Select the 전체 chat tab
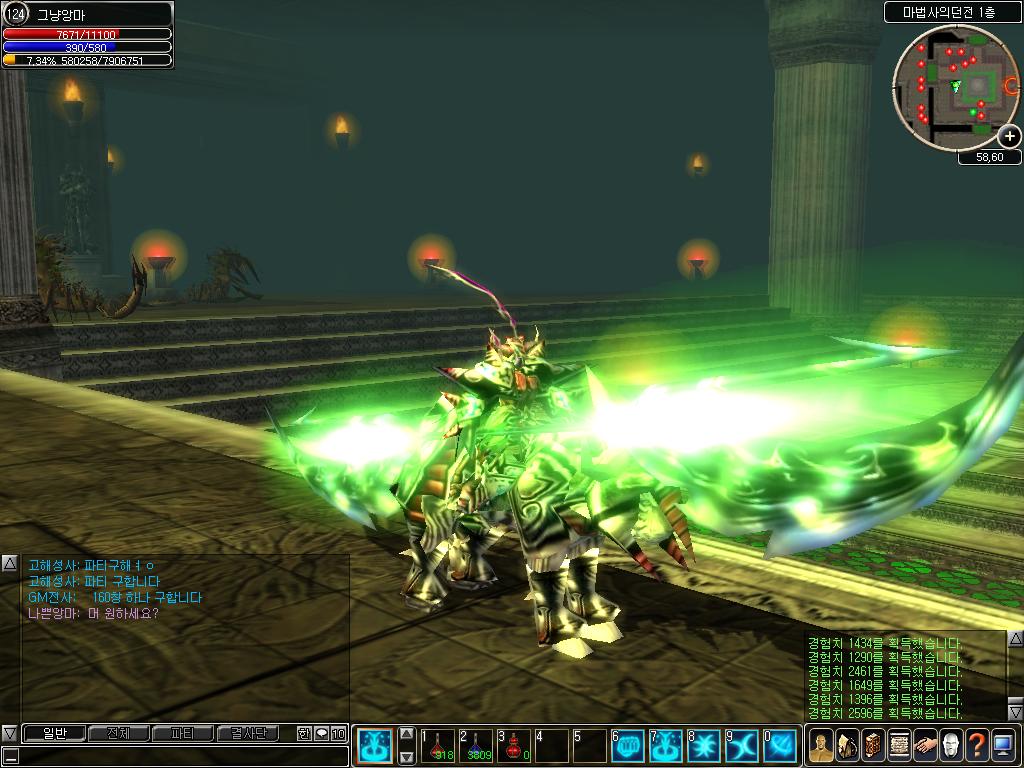Image resolution: width=1024 pixels, height=768 pixels. pos(118,733)
